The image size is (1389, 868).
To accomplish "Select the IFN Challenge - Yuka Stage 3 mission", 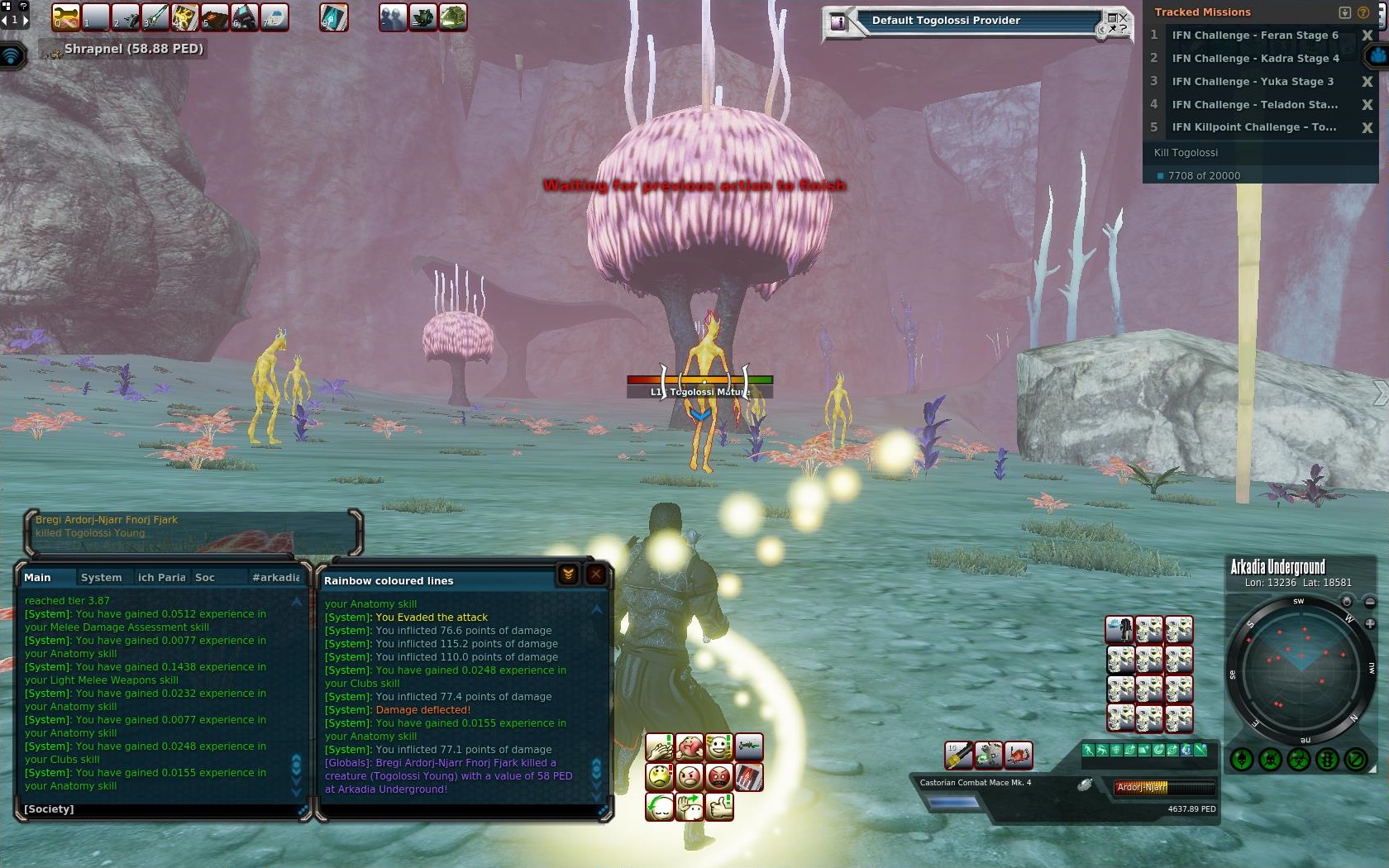I will click(1252, 82).
